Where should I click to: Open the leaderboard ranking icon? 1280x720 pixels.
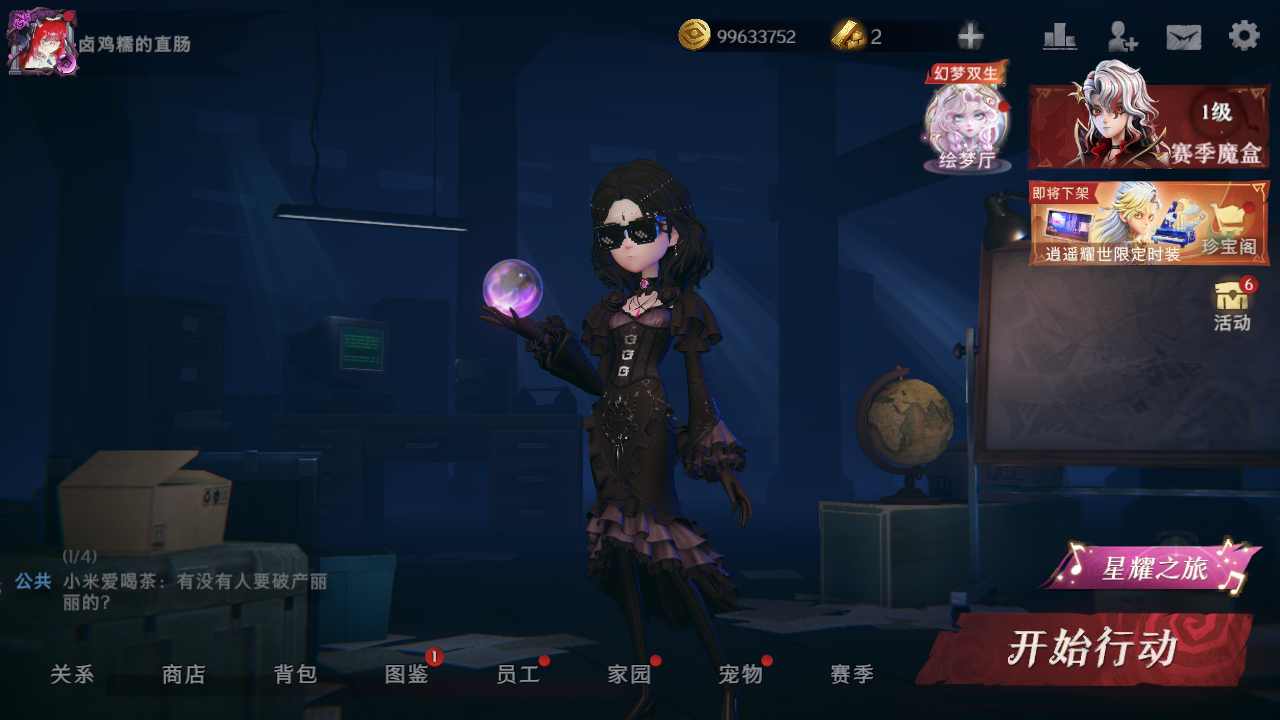1059,37
